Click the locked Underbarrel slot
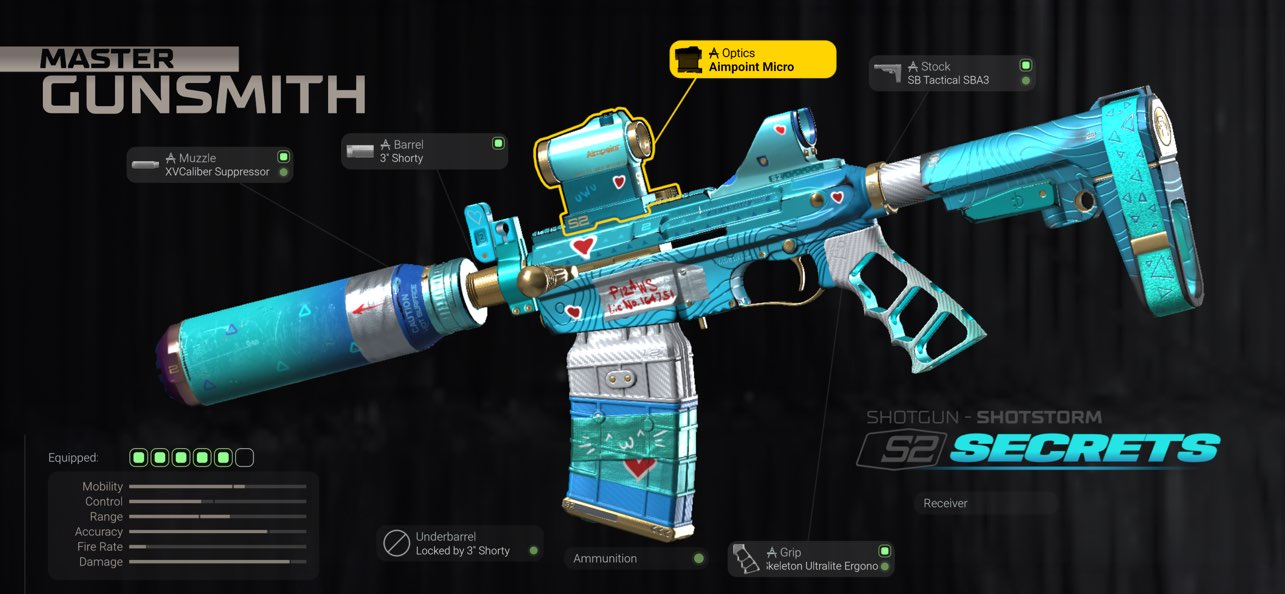The image size is (1285, 594). pyautogui.click(x=461, y=544)
